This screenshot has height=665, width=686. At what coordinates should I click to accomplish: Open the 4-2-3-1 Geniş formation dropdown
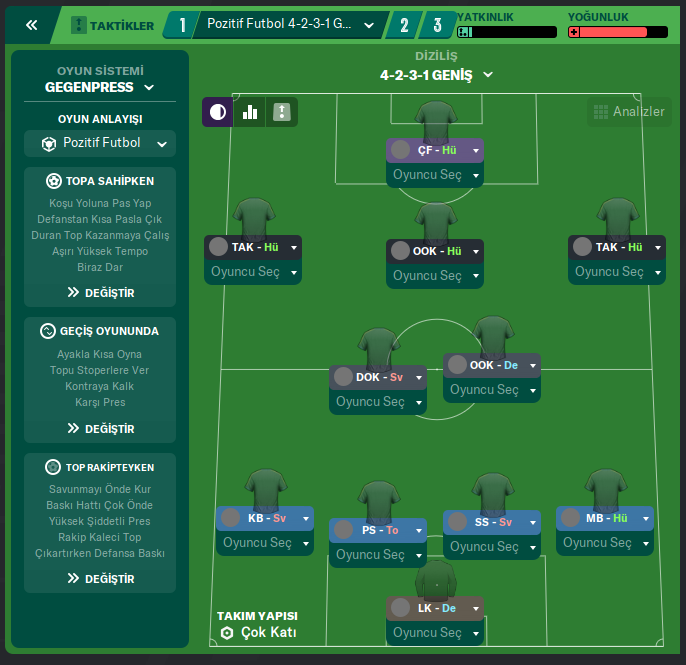tap(436, 74)
